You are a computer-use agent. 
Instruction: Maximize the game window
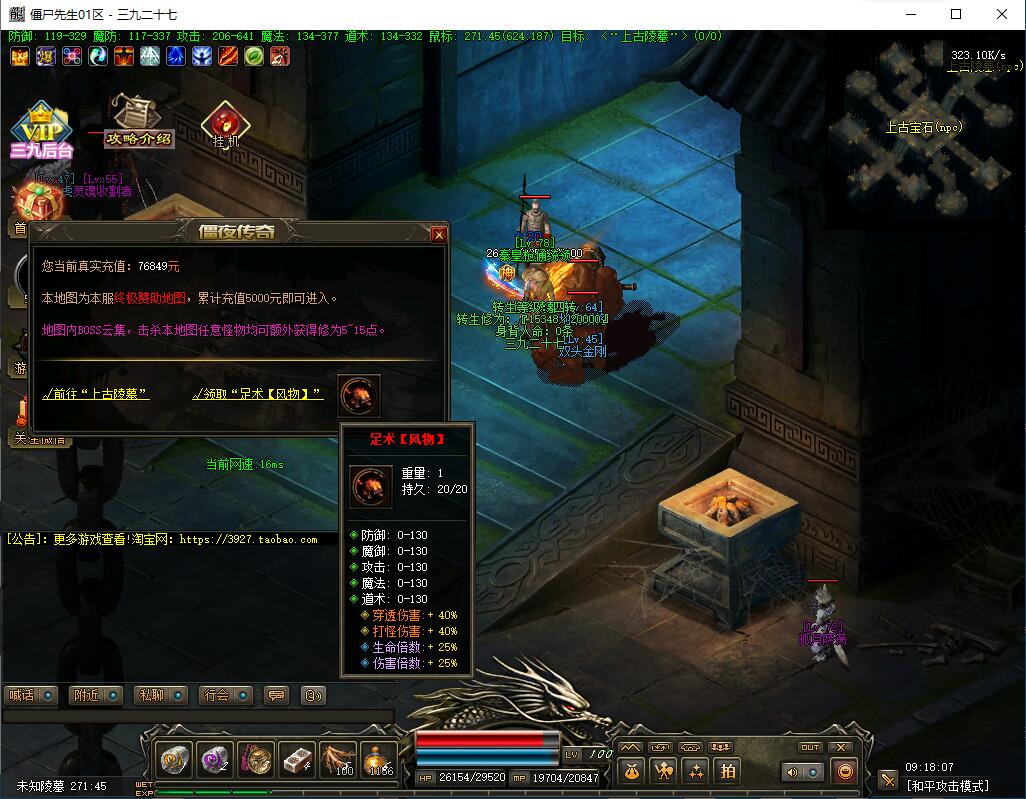(x=955, y=14)
